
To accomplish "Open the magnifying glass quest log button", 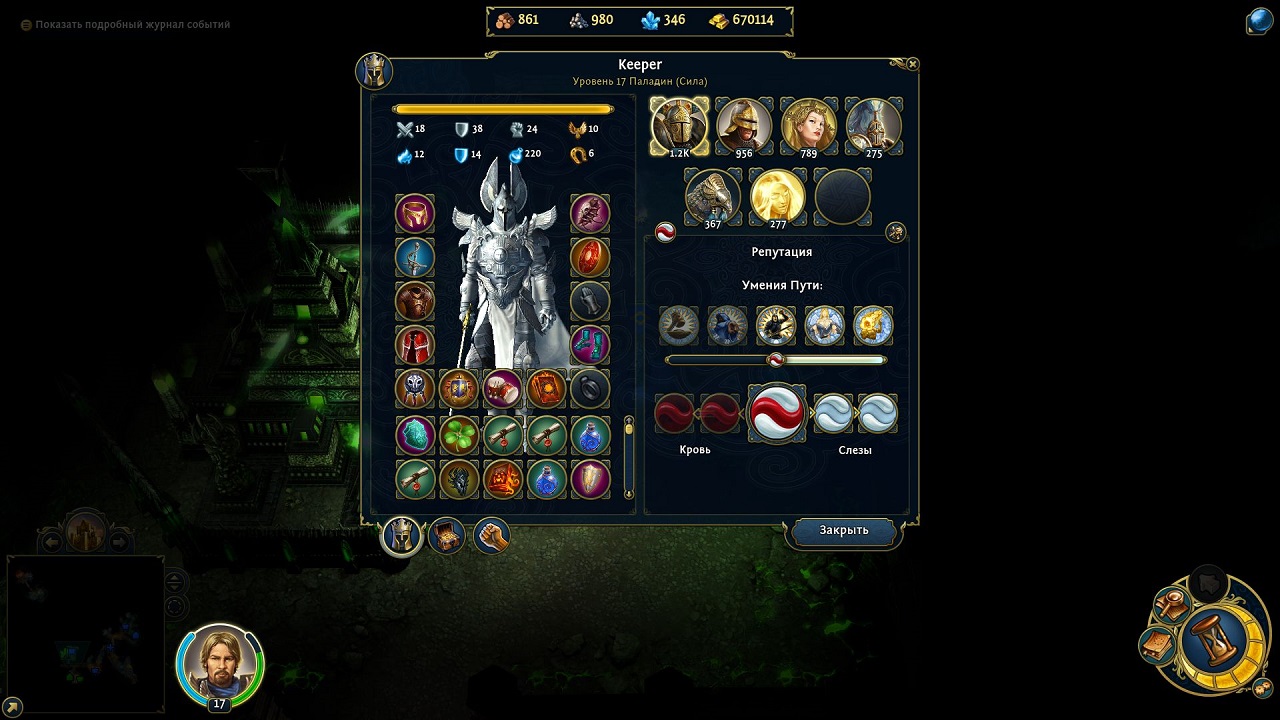I will click(x=1171, y=603).
